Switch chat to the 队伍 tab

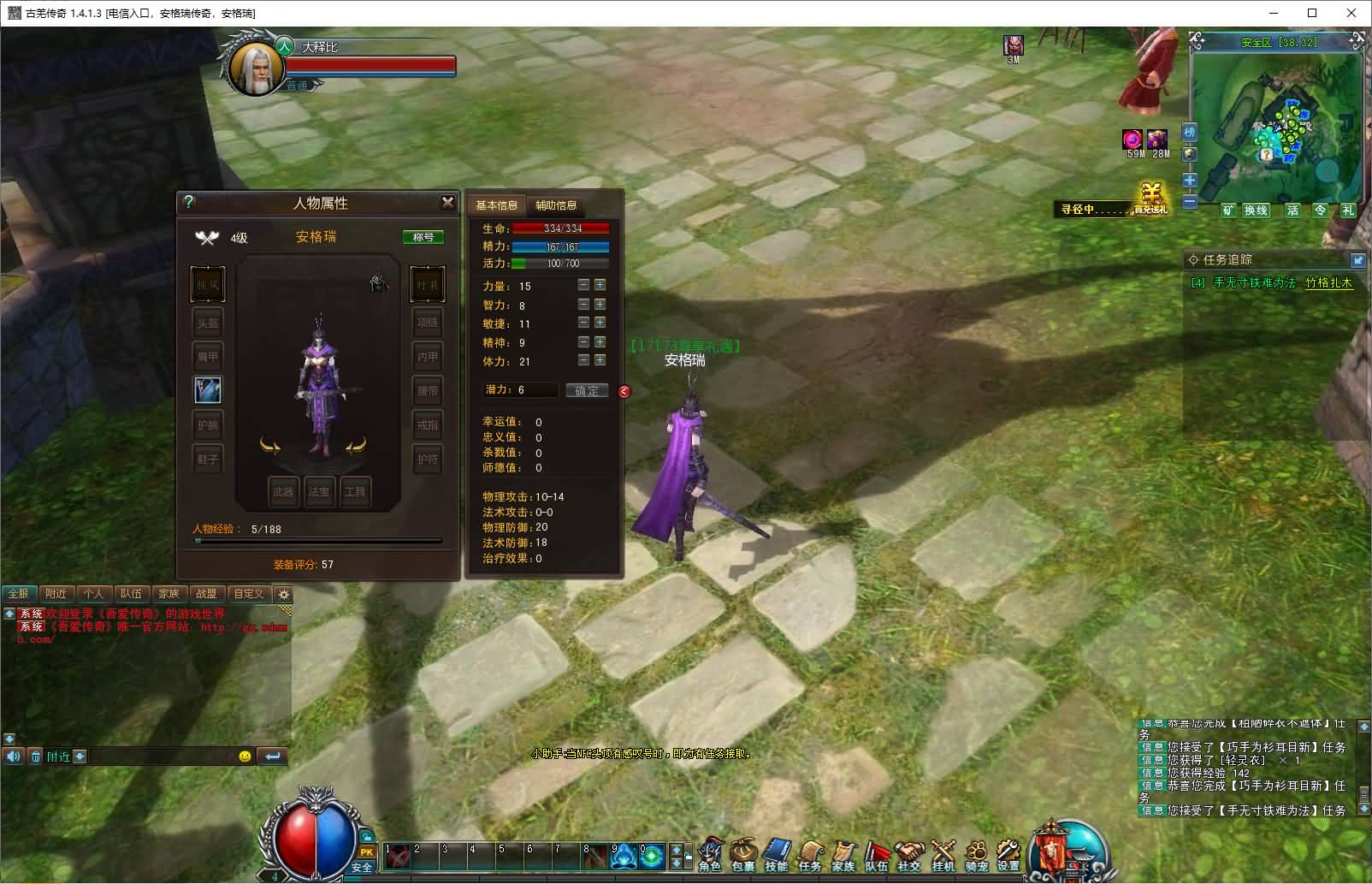point(131,593)
